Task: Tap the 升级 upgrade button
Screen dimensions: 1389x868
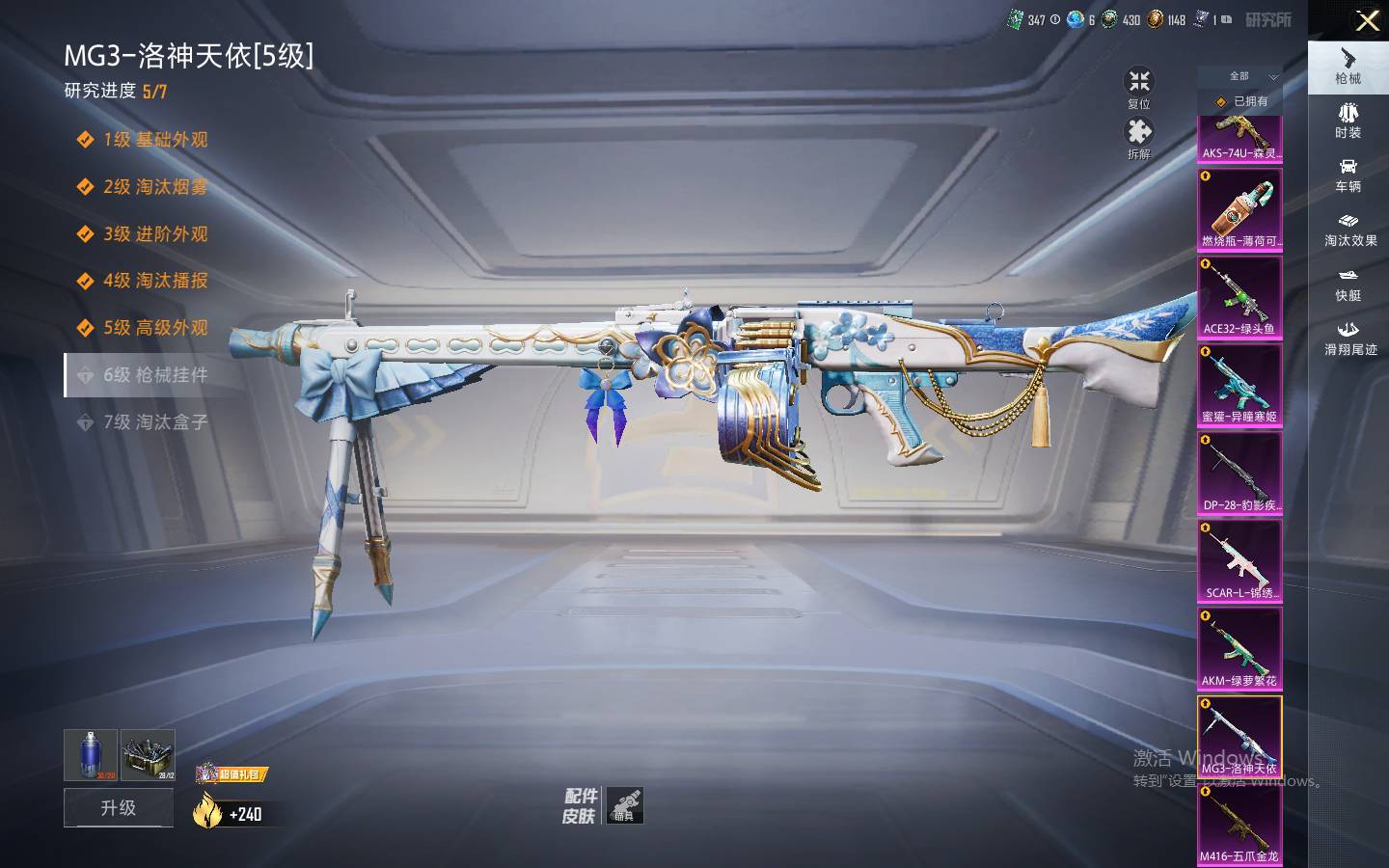Action: (119, 807)
